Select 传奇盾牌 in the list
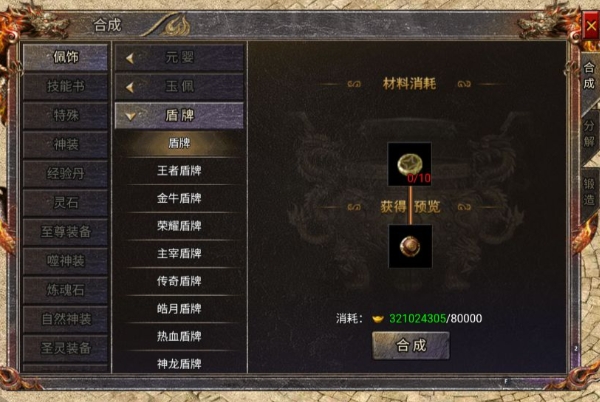 click(179, 281)
